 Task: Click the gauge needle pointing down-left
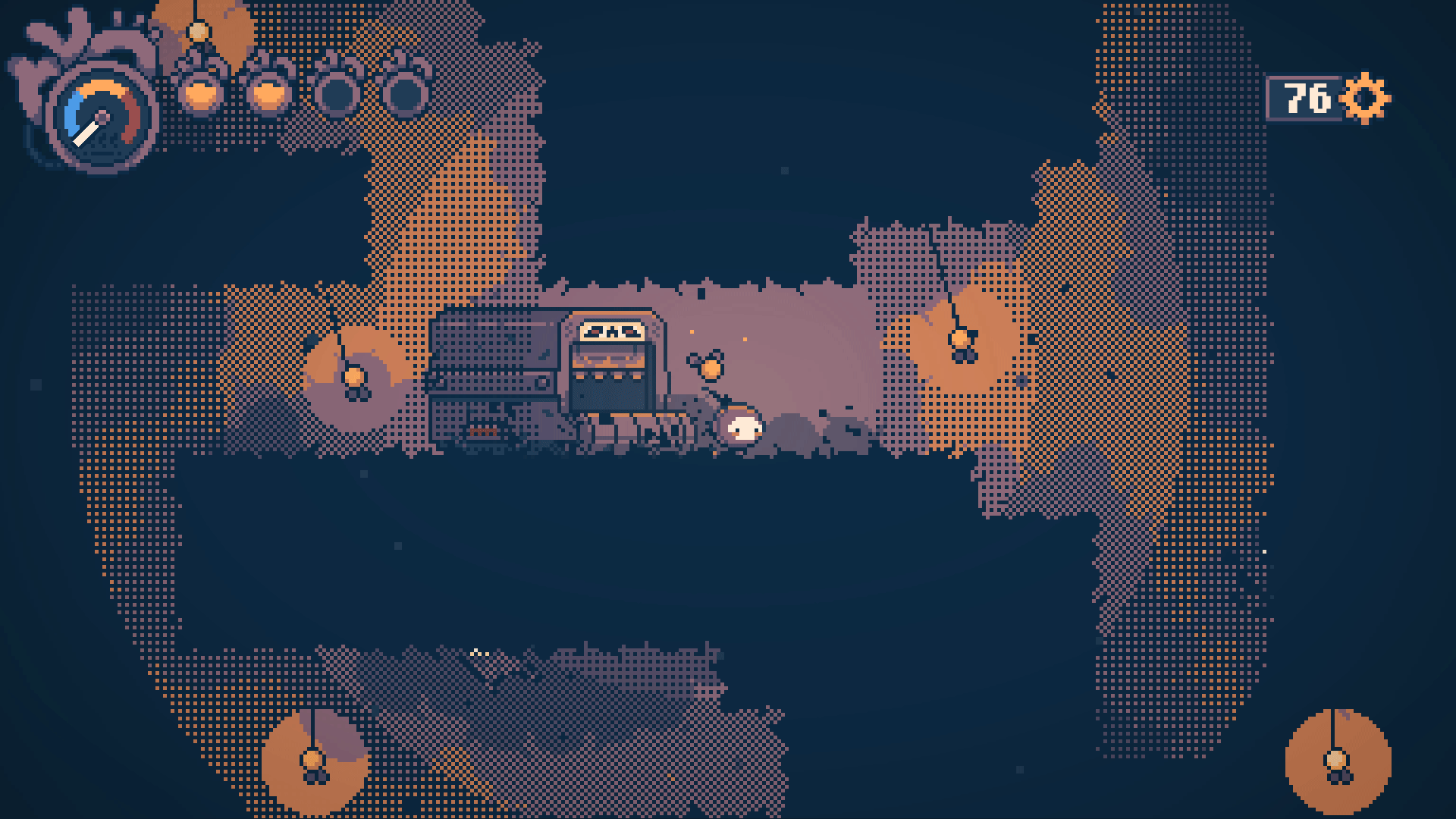click(x=85, y=133)
